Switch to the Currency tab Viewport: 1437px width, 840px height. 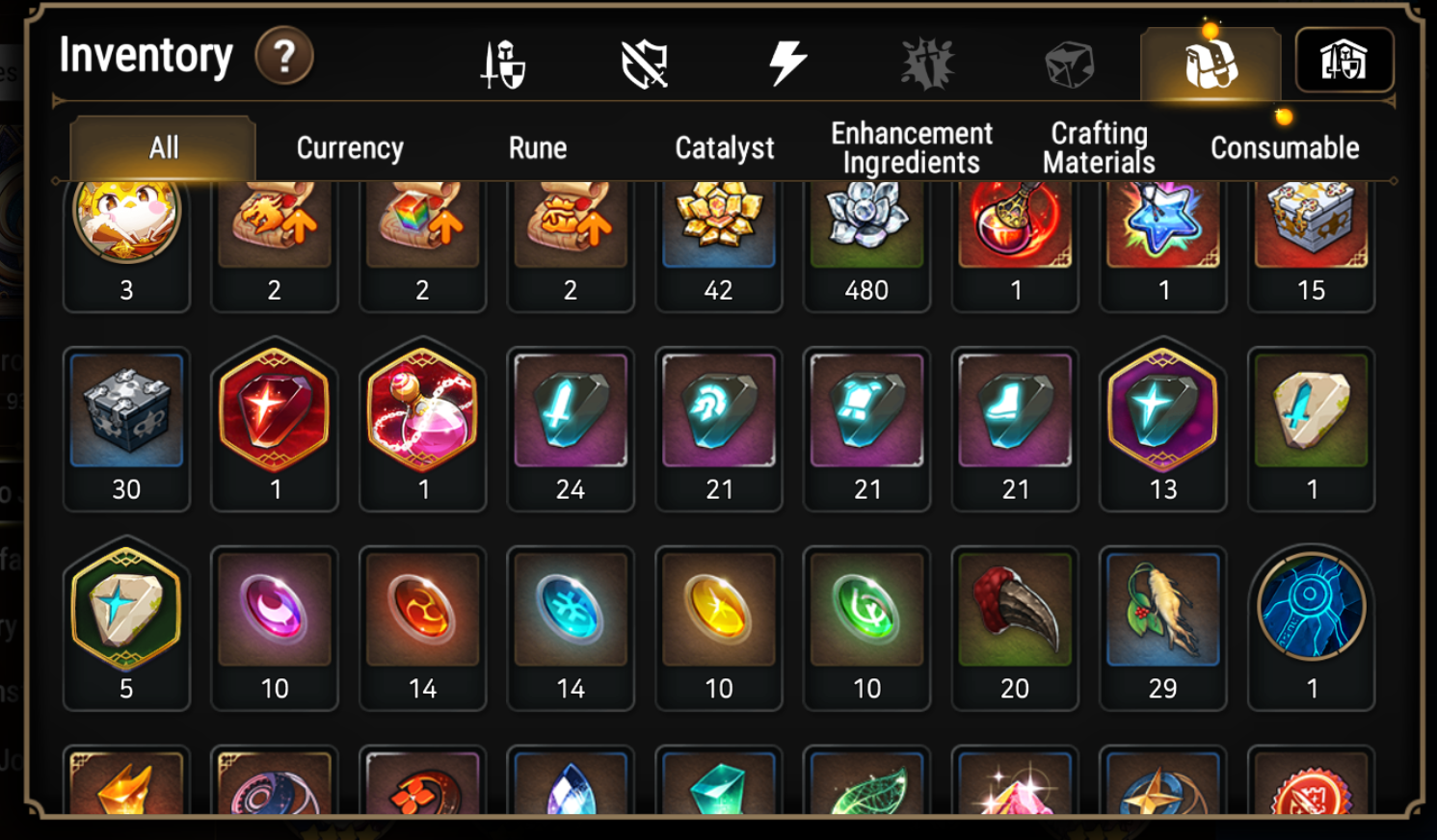tap(351, 147)
